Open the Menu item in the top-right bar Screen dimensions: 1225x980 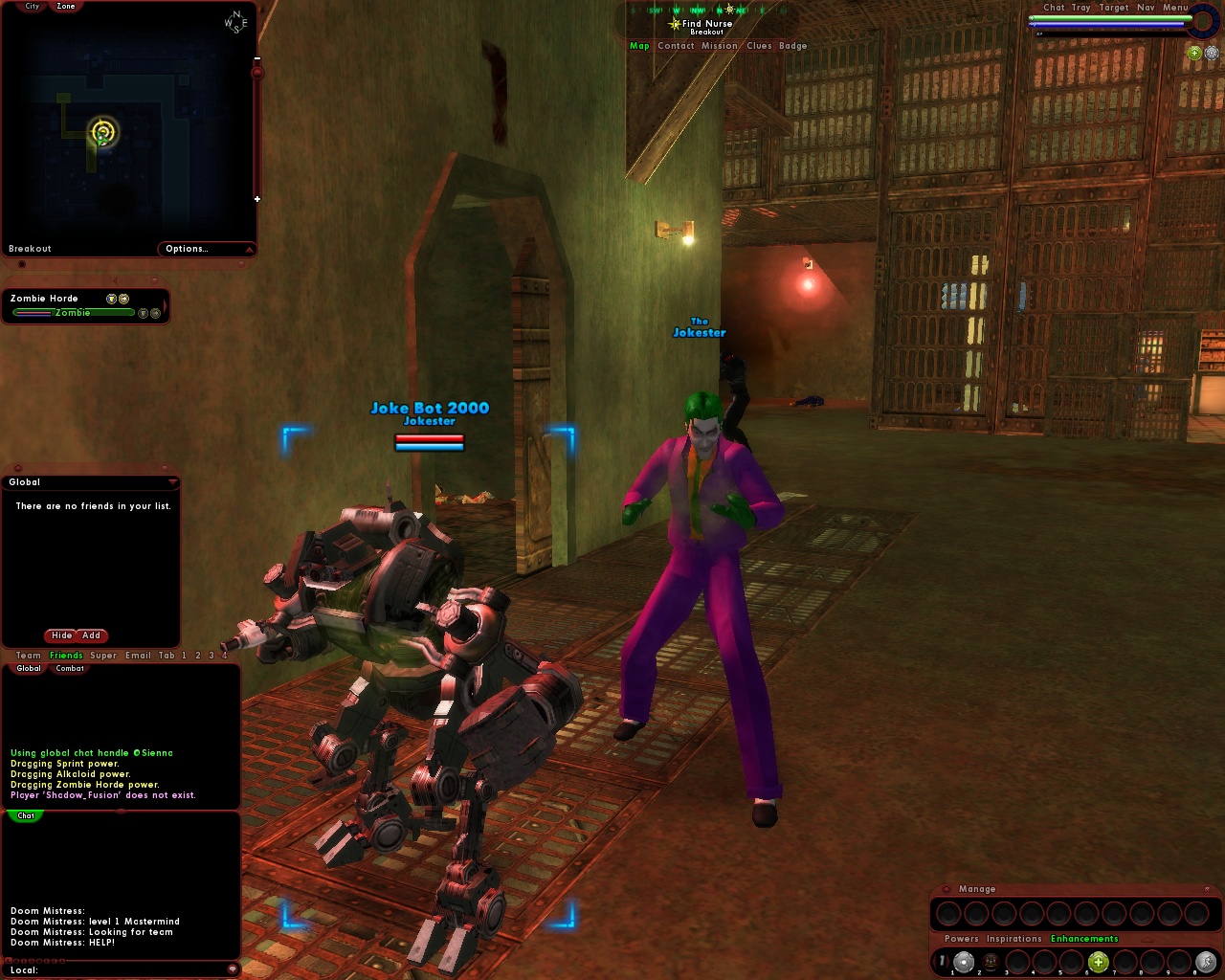1175,8
